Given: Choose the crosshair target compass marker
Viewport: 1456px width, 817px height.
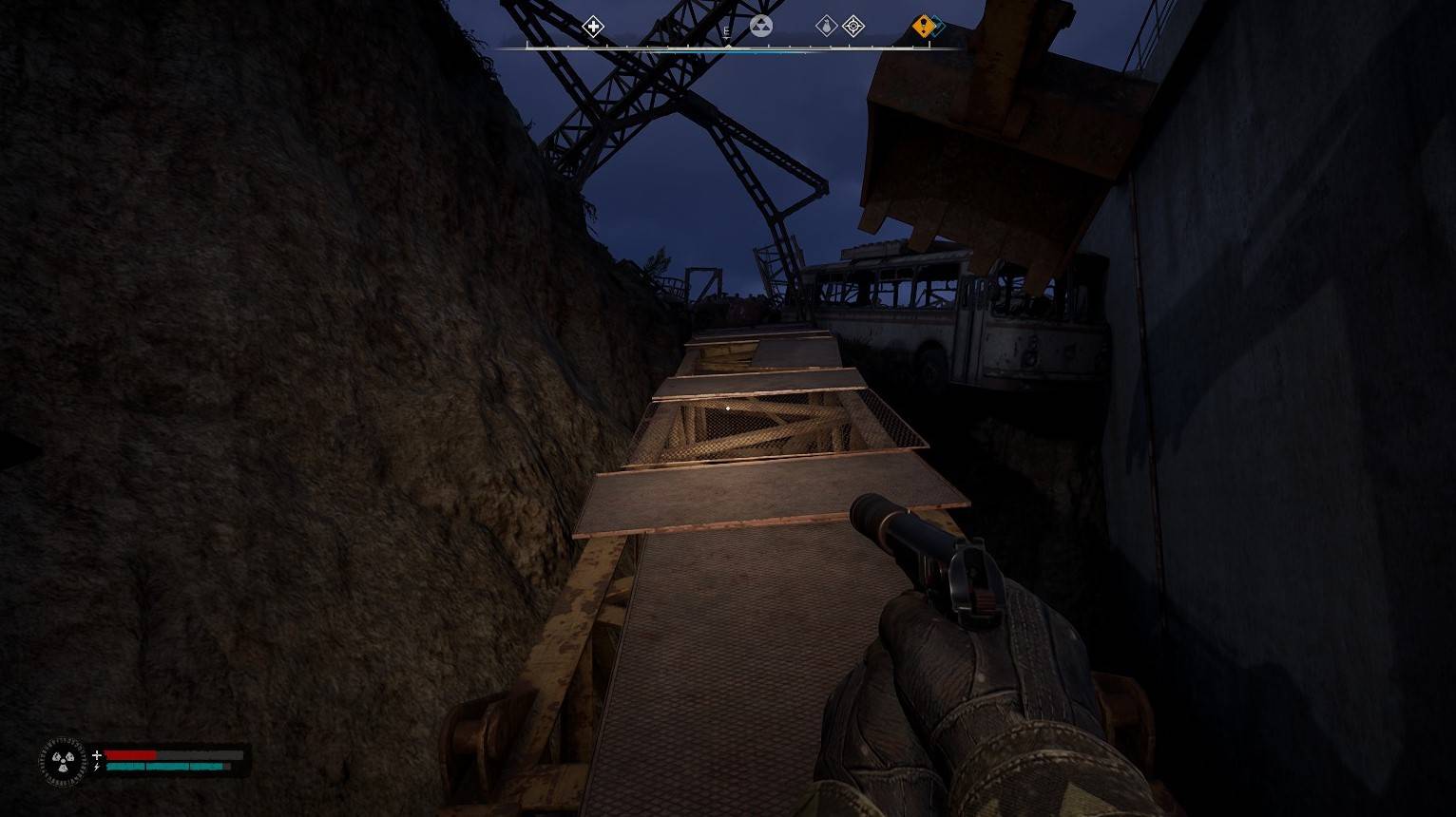Looking at the screenshot, I should tap(853, 26).
